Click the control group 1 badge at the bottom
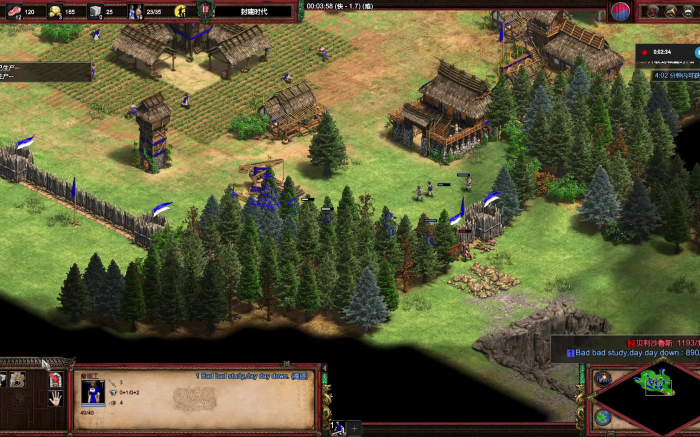Viewport: 700px width, 437px height. (337, 427)
